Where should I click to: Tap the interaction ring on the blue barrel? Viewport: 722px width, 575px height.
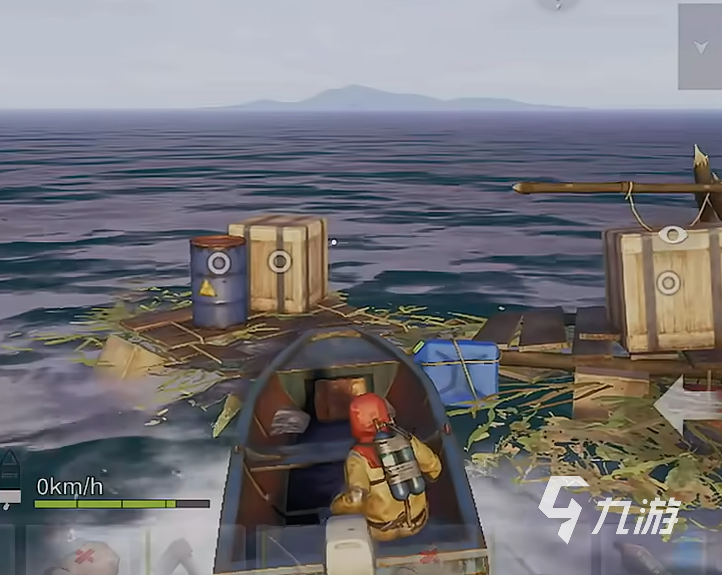pos(218,264)
